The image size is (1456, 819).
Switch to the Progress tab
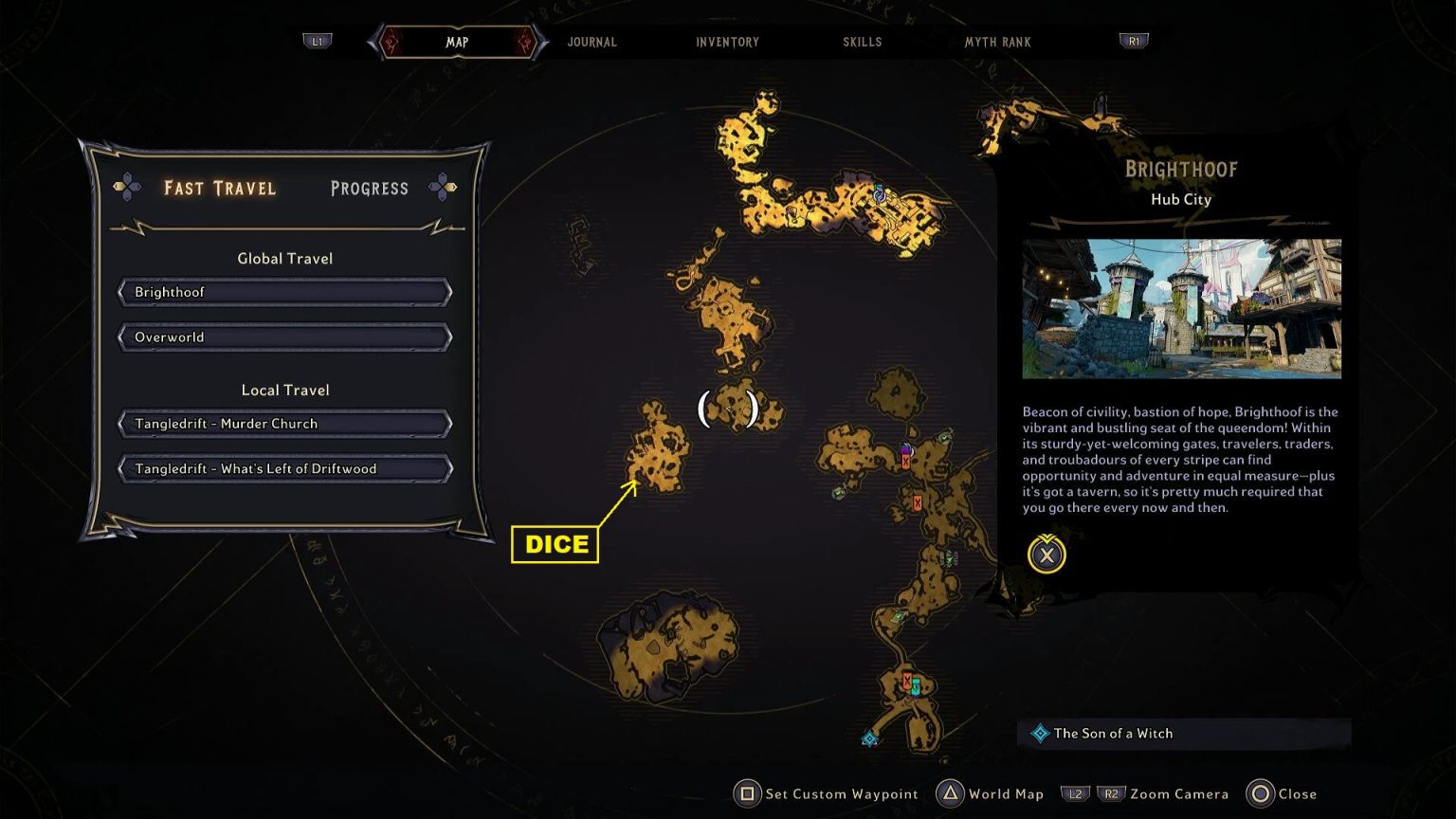click(370, 189)
